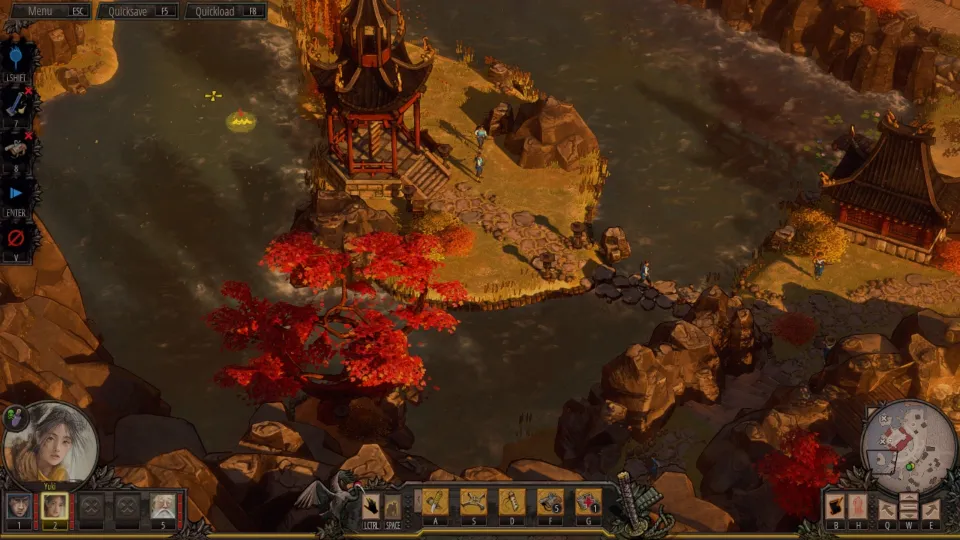Activate the blue play arrow execute icon
The height and width of the screenshot is (540, 960).
(x=16, y=193)
